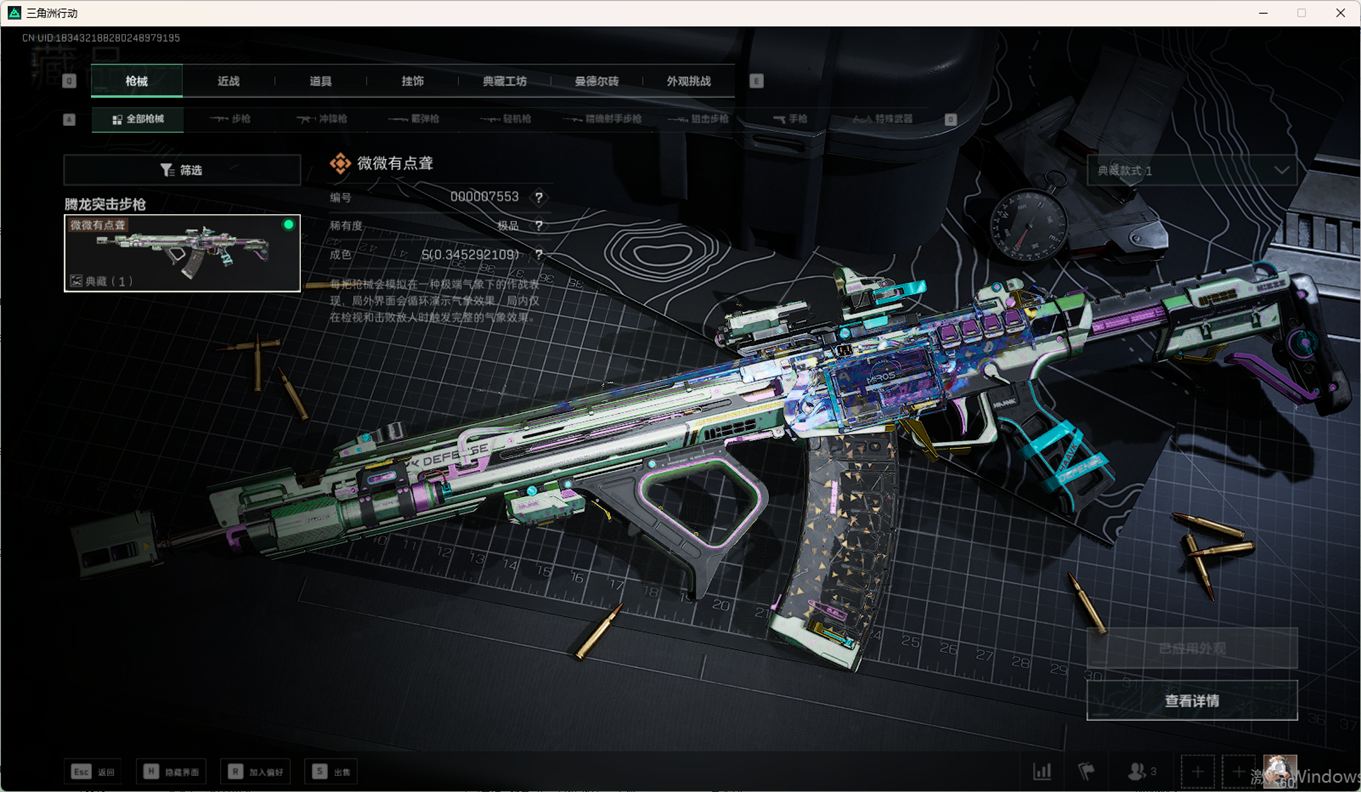This screenshot has width=1361, height=792.
Task: Close the game window
Action: click(1340, 13)
